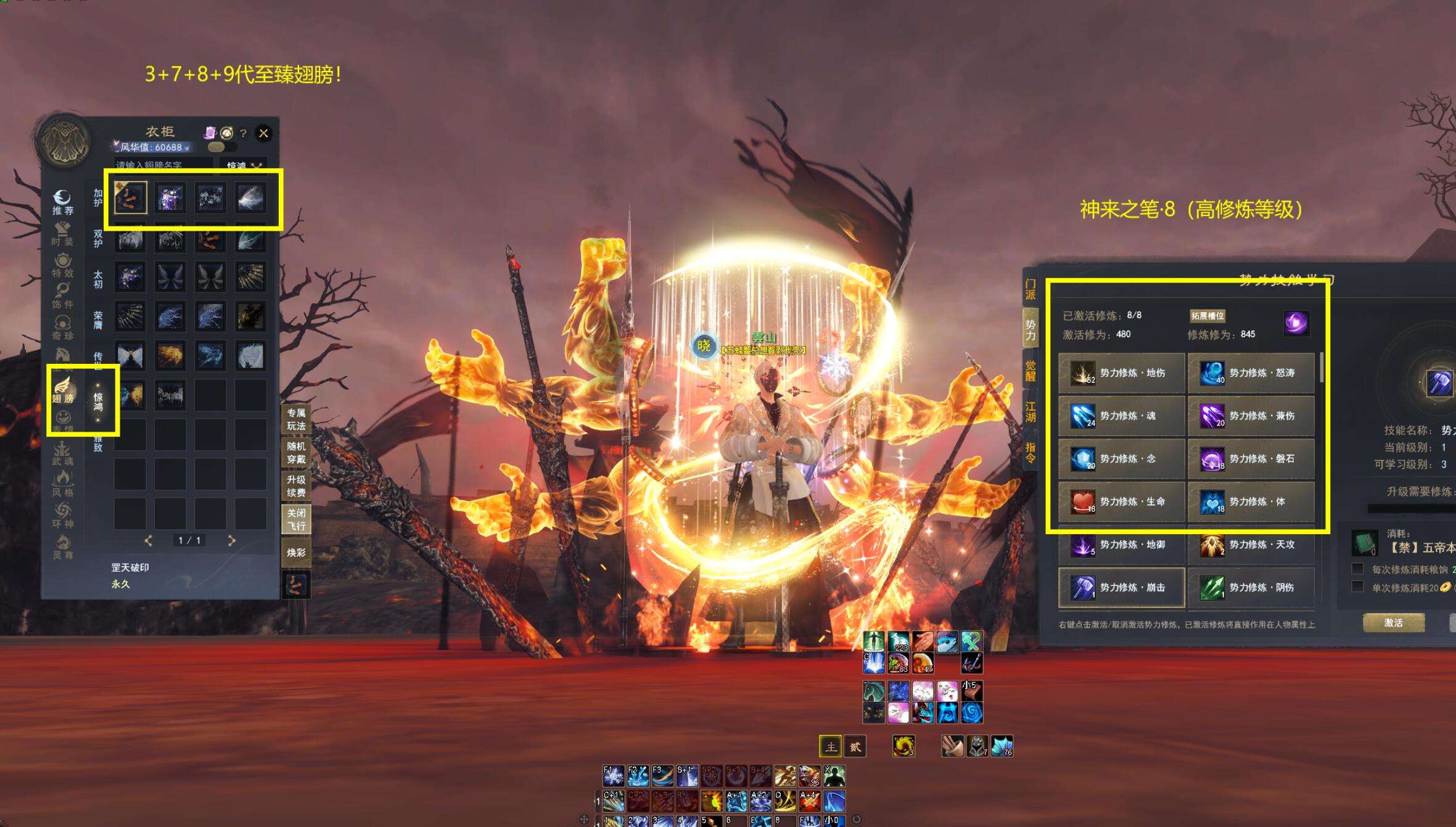Select the 势力修炼·地伤 skill entry
The height and width of the screenshot is (827, 1456).
coord(1121,373)
